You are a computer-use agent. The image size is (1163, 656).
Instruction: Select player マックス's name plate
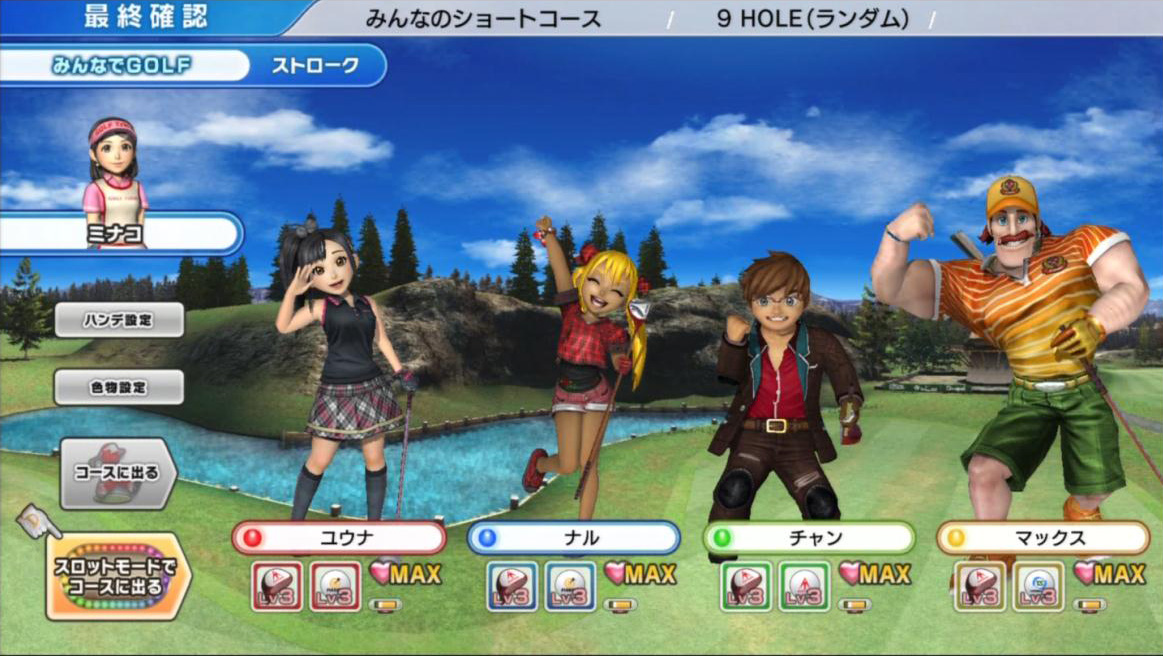1043,538
